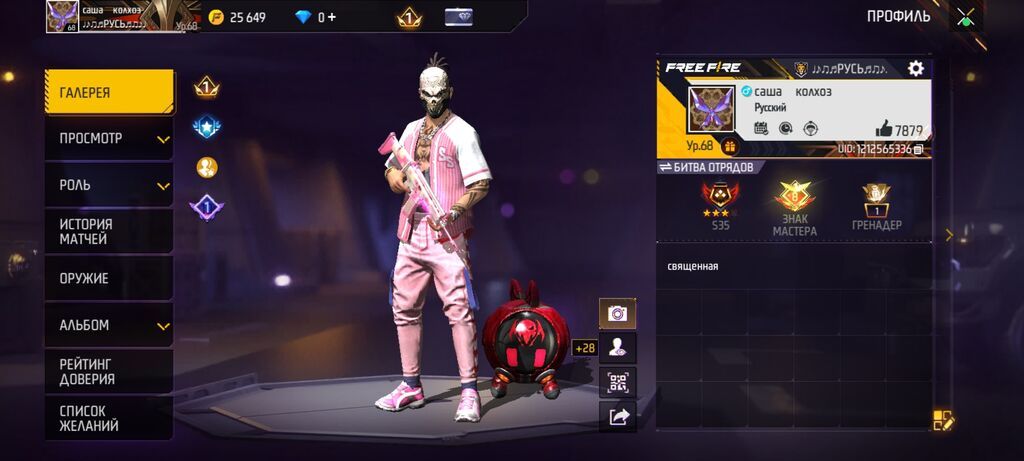Viewport: 1024px width, 461px height.
Task: Share the profile with arrow button
Action: click(x=617, y=416)
